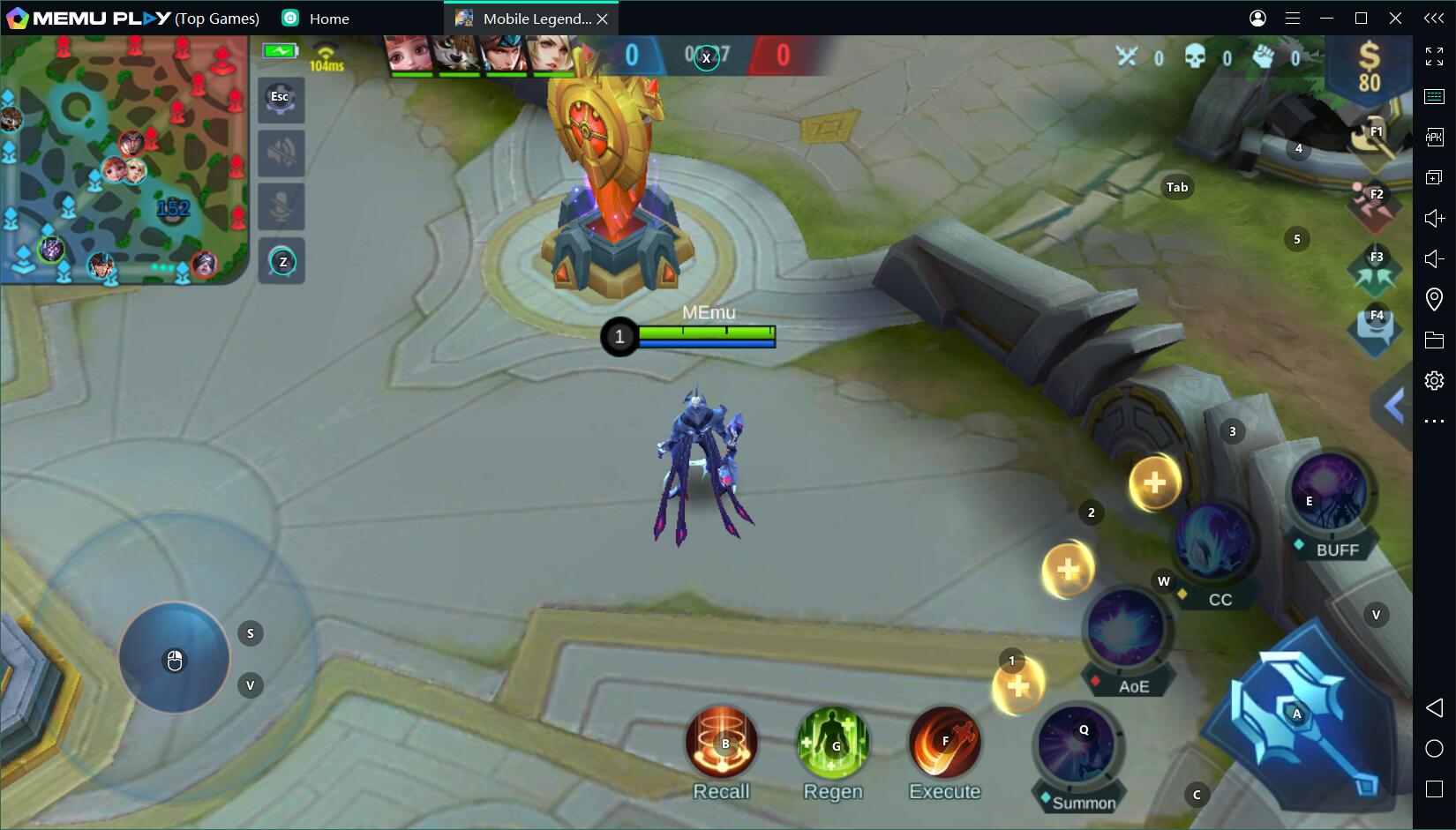Cast the AoE skill
The image size is (1456, 830).
(x=1125, y=629)
